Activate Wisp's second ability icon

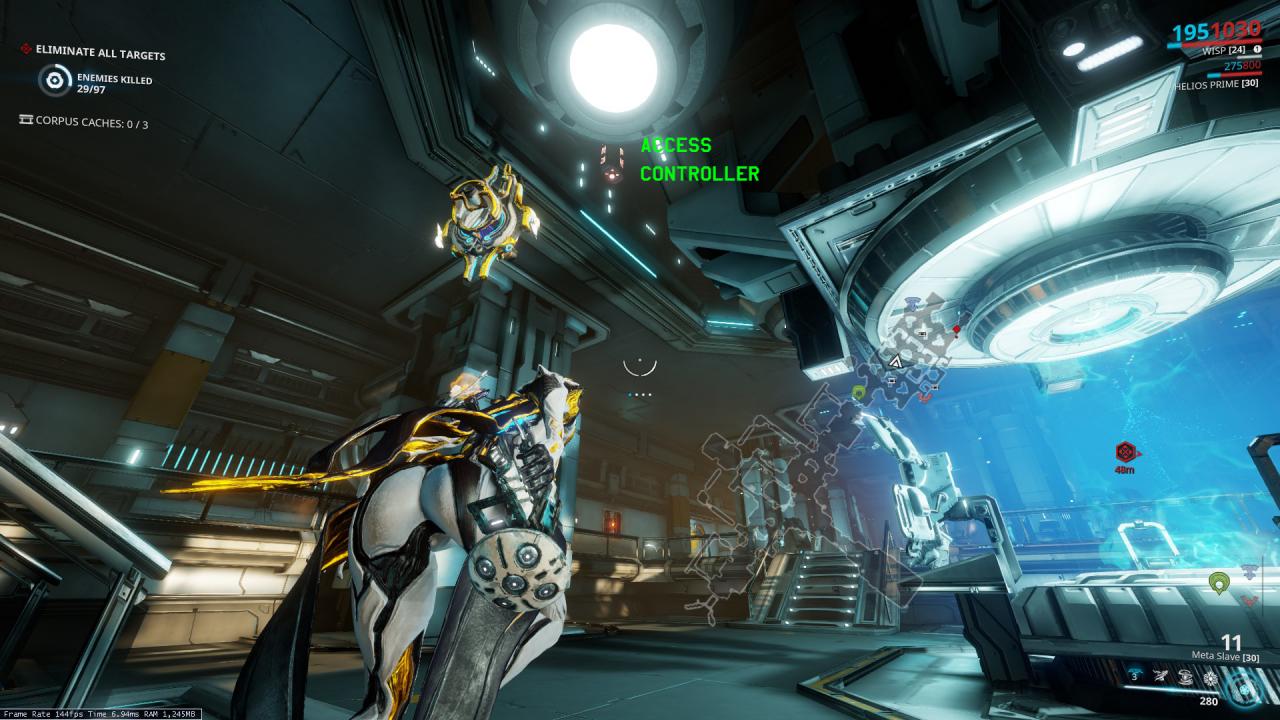click(1159, 677)
